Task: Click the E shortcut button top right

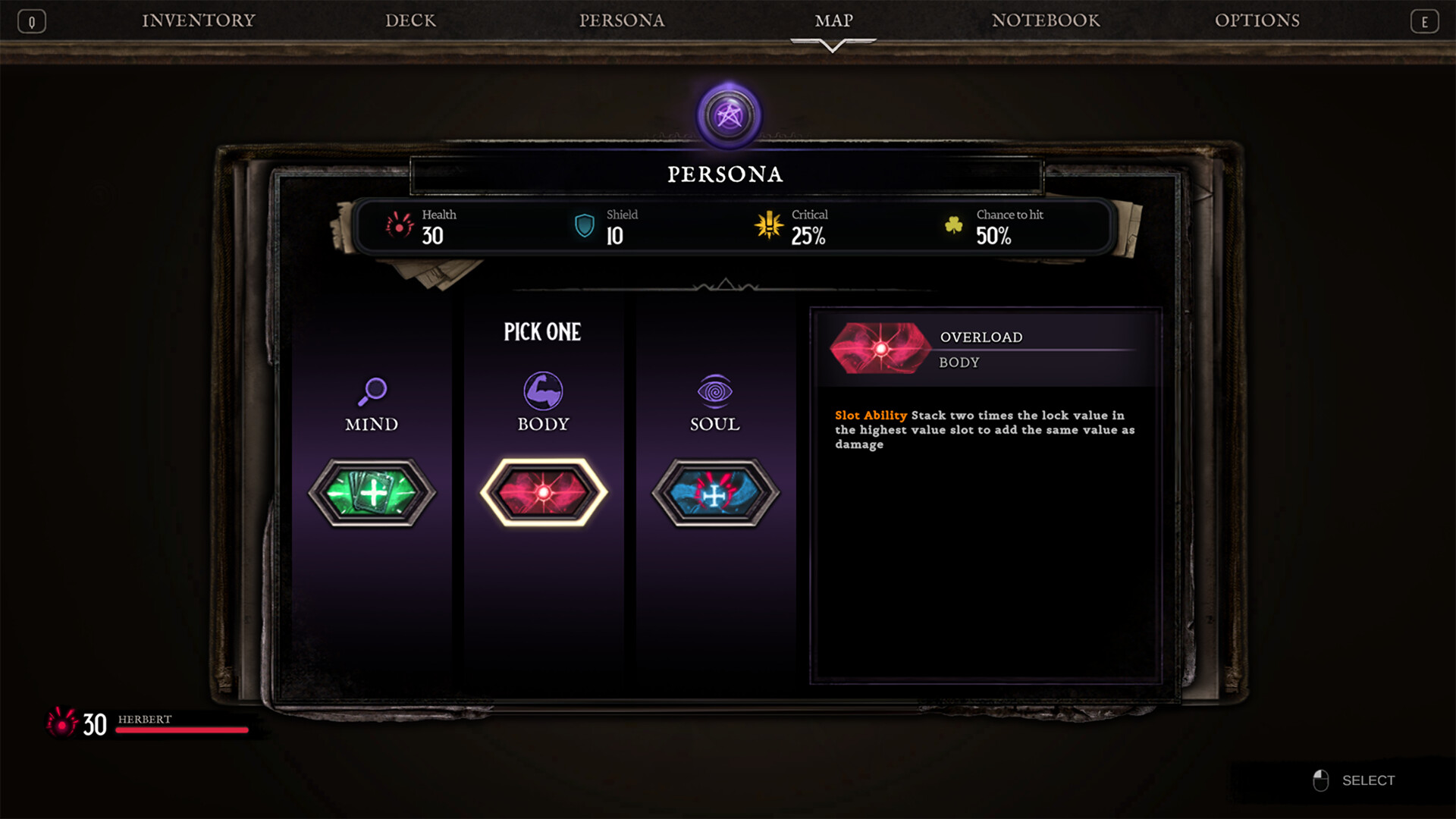Action: click(1425, 20)
